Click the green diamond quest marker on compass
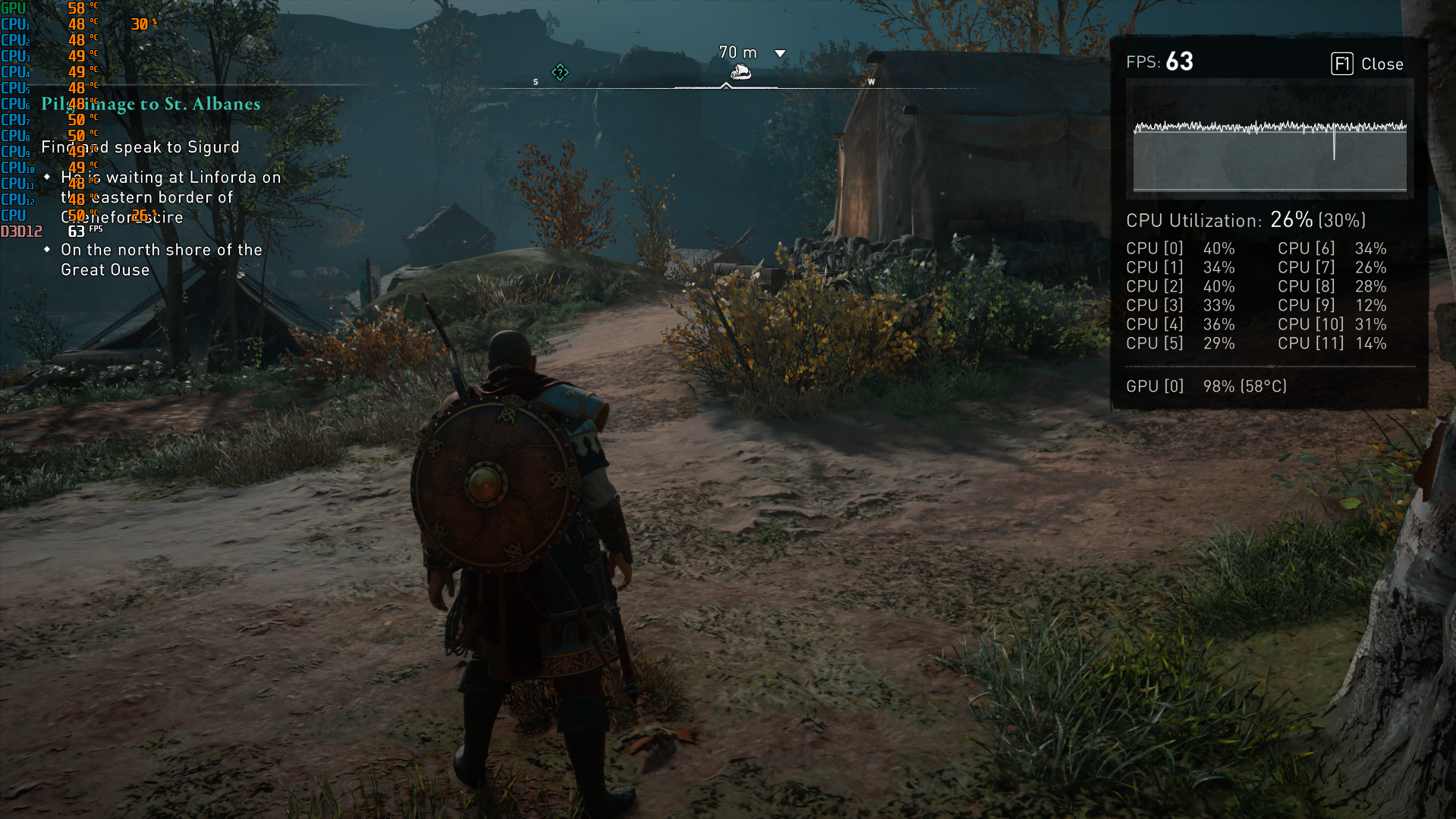This screenshot has width=1456, height=819. click(560, 72)
